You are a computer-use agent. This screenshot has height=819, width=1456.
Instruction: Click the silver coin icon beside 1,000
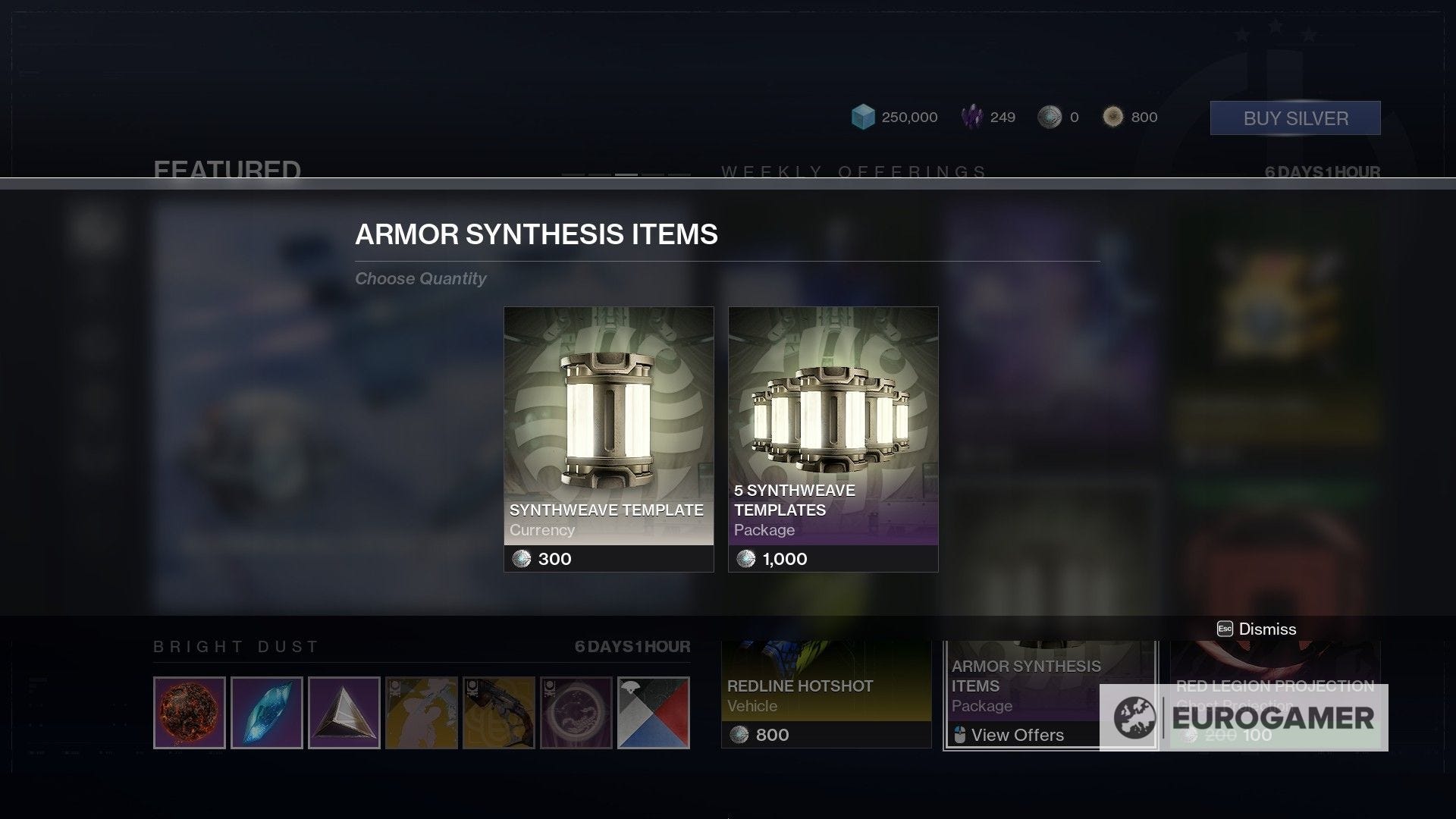pos(748,560)
